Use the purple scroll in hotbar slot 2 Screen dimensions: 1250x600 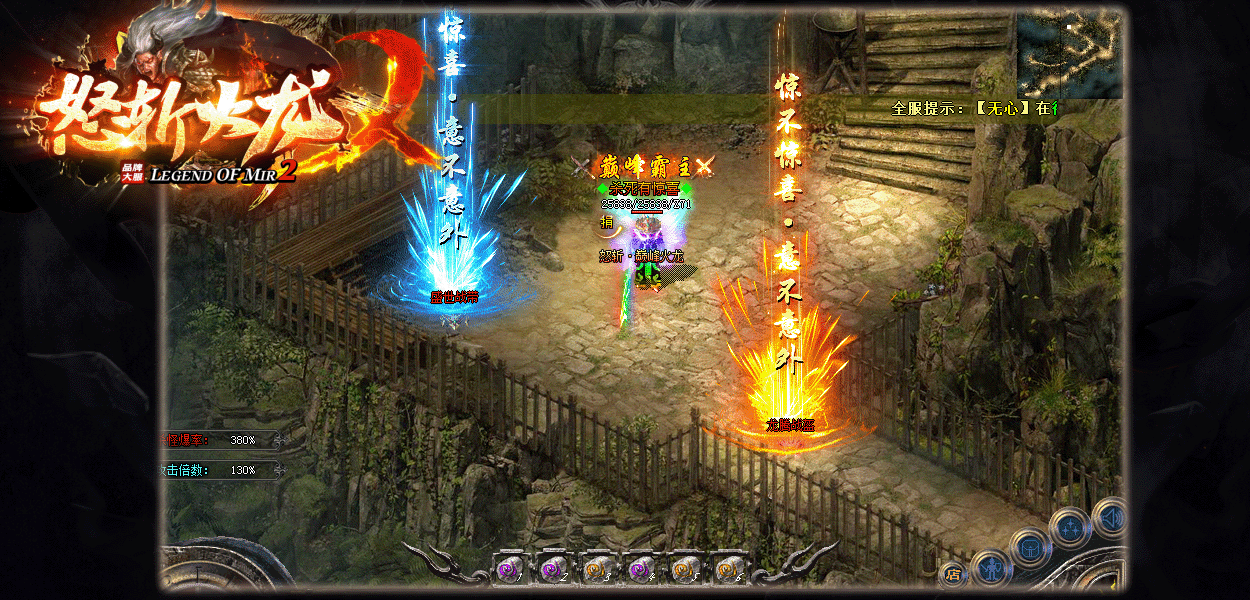[x=553, y=569]
